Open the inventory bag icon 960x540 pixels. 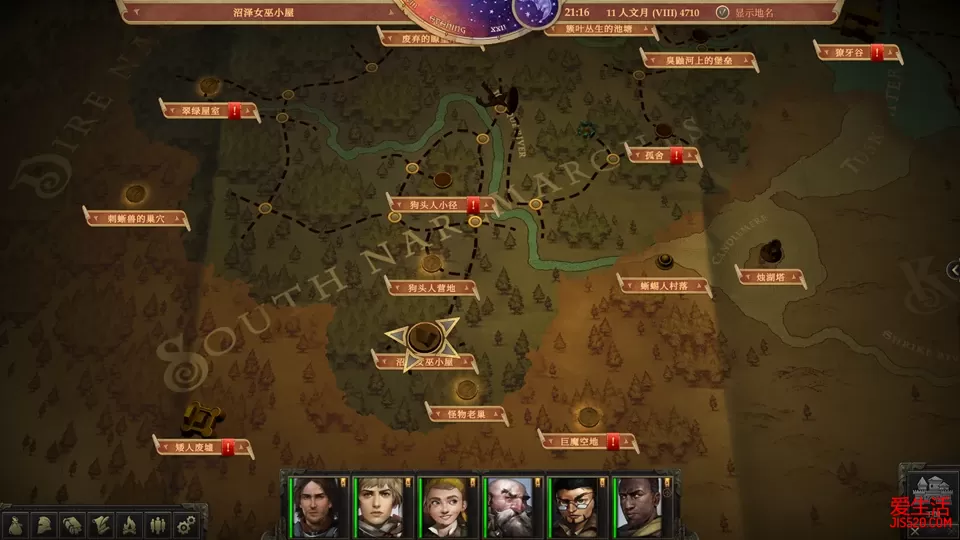16,524
